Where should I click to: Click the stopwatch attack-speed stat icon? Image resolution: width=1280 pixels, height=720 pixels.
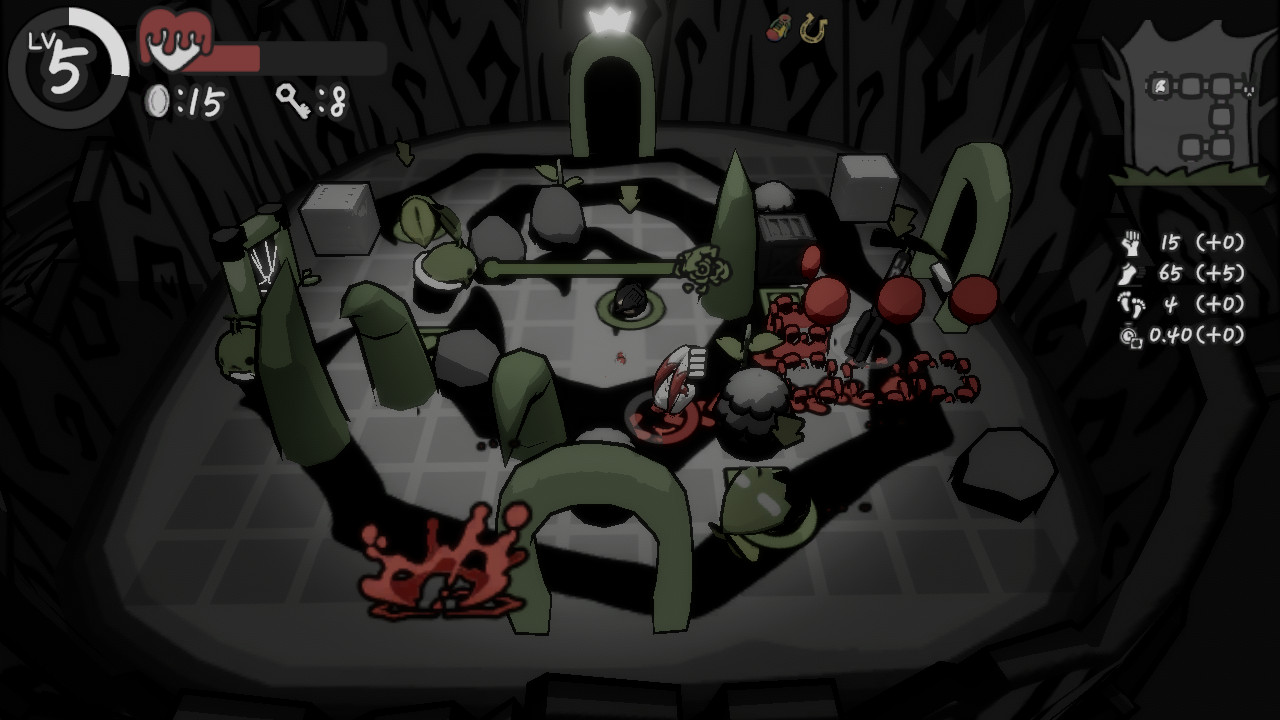coord(1130,334)
